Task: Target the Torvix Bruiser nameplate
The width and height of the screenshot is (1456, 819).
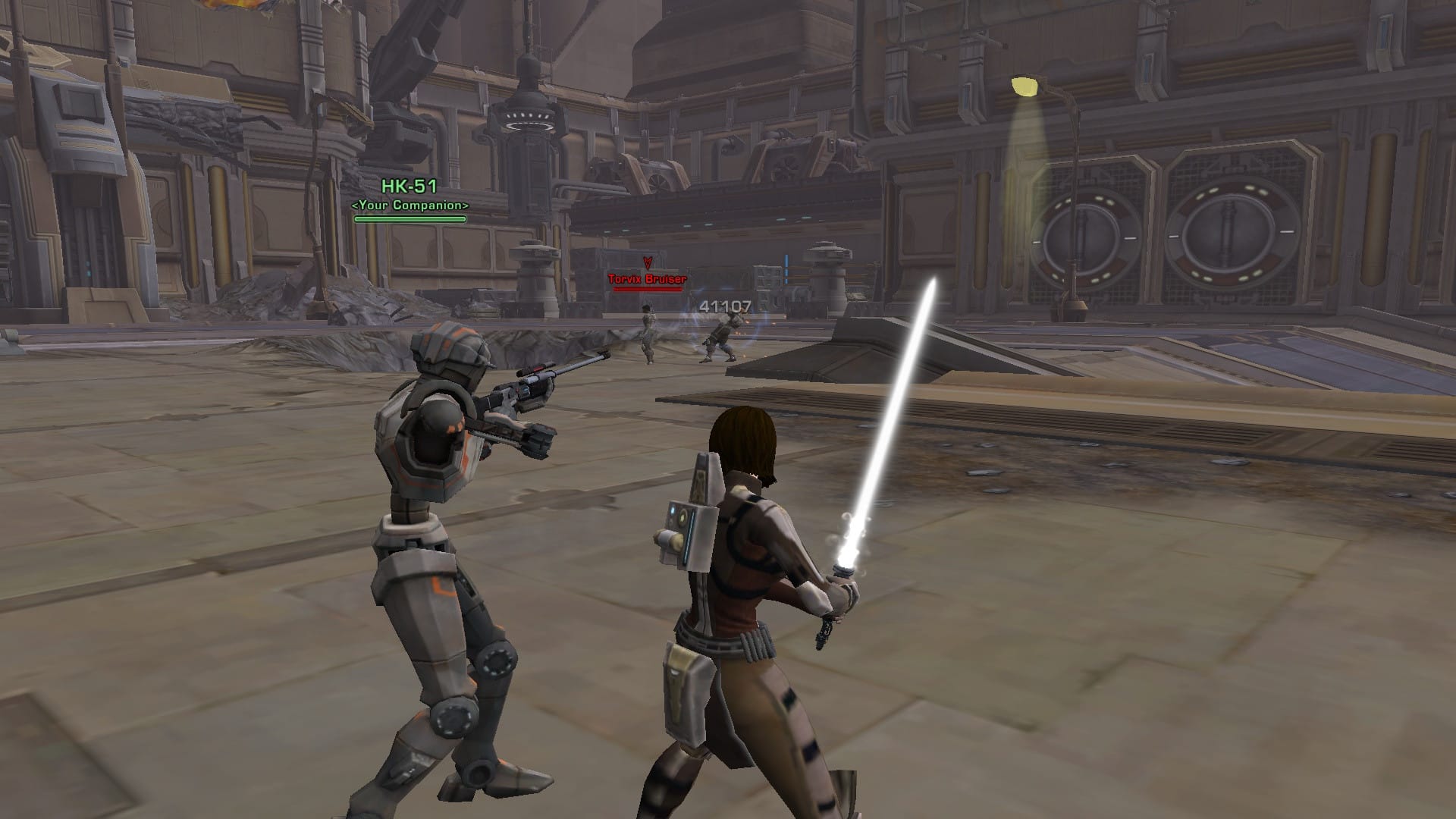Action: click(647, 279)
